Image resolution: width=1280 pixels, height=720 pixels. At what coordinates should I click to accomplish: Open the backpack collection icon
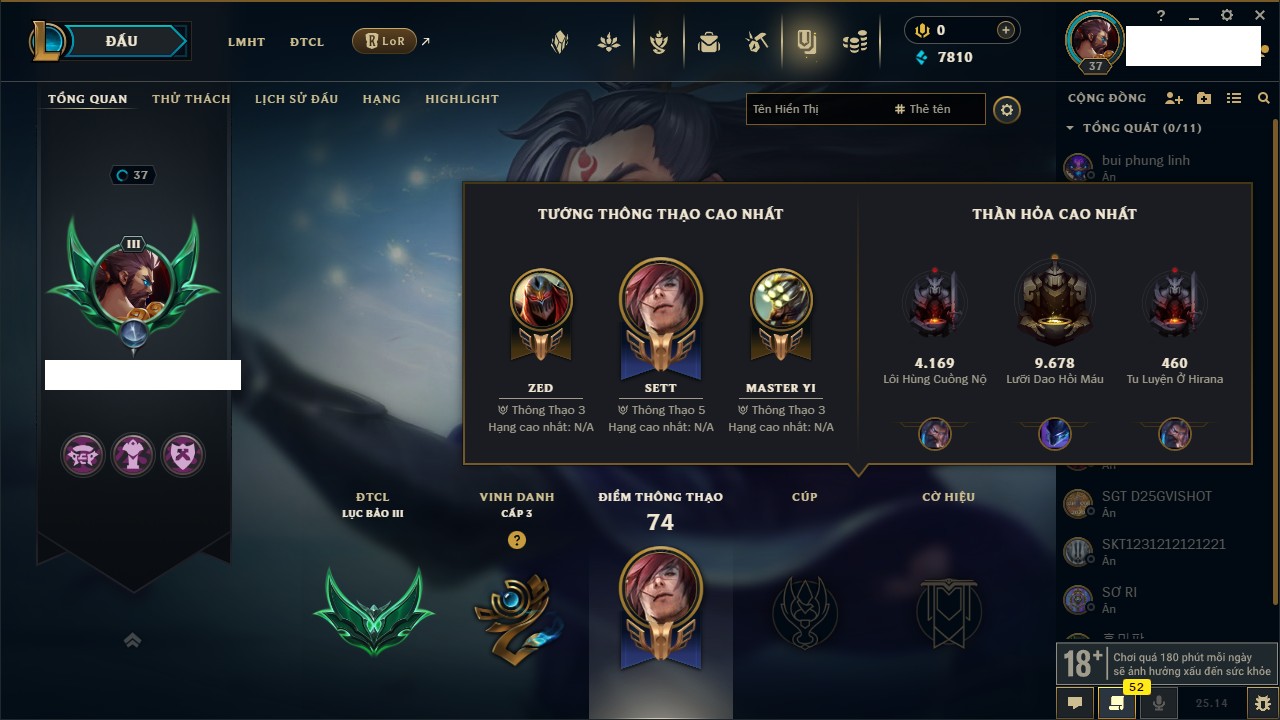click(709, 43)
